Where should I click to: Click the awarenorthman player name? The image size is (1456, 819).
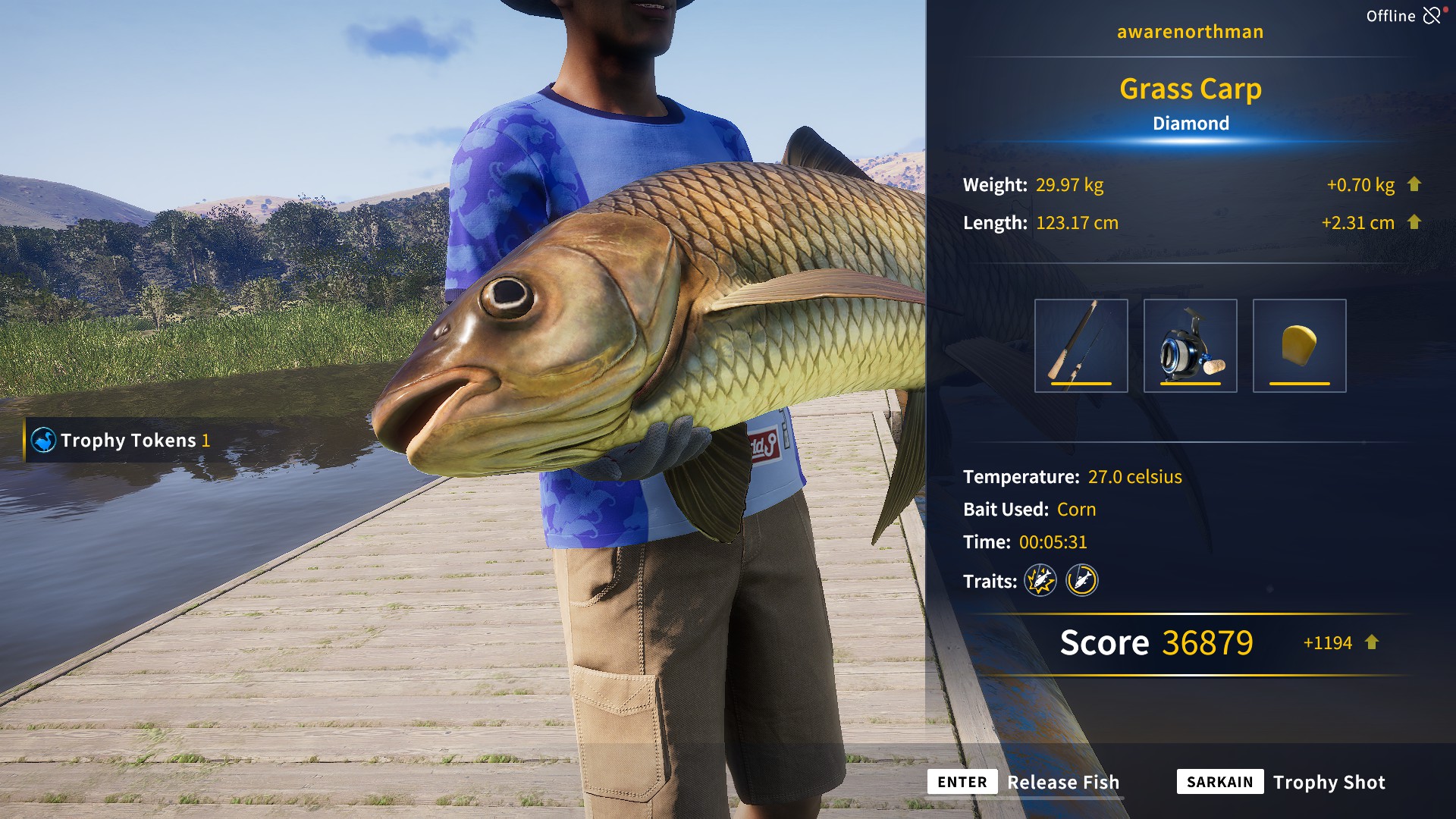pos(1190,31)
